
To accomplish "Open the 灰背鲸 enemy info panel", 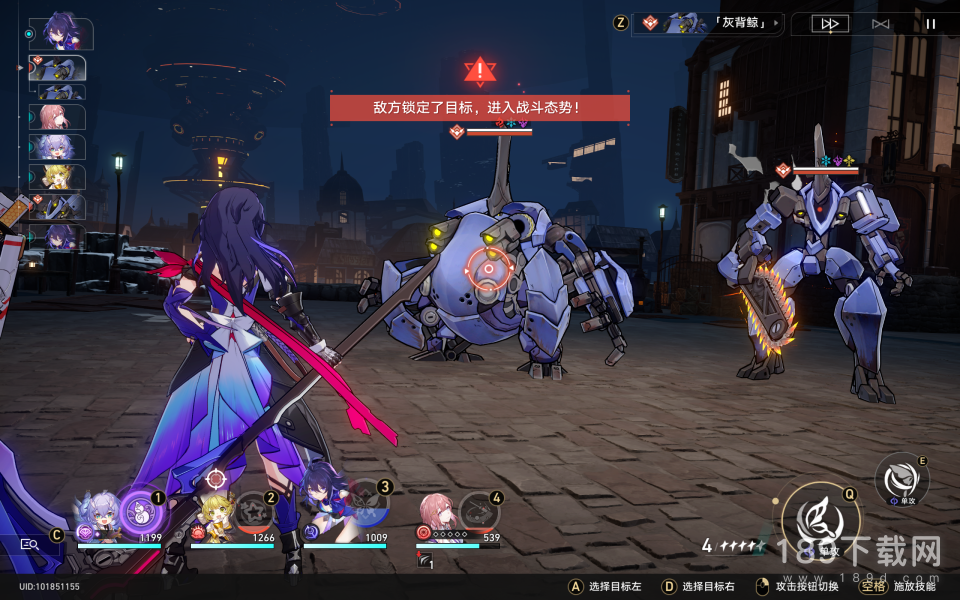I will click(x=710, y=23).
